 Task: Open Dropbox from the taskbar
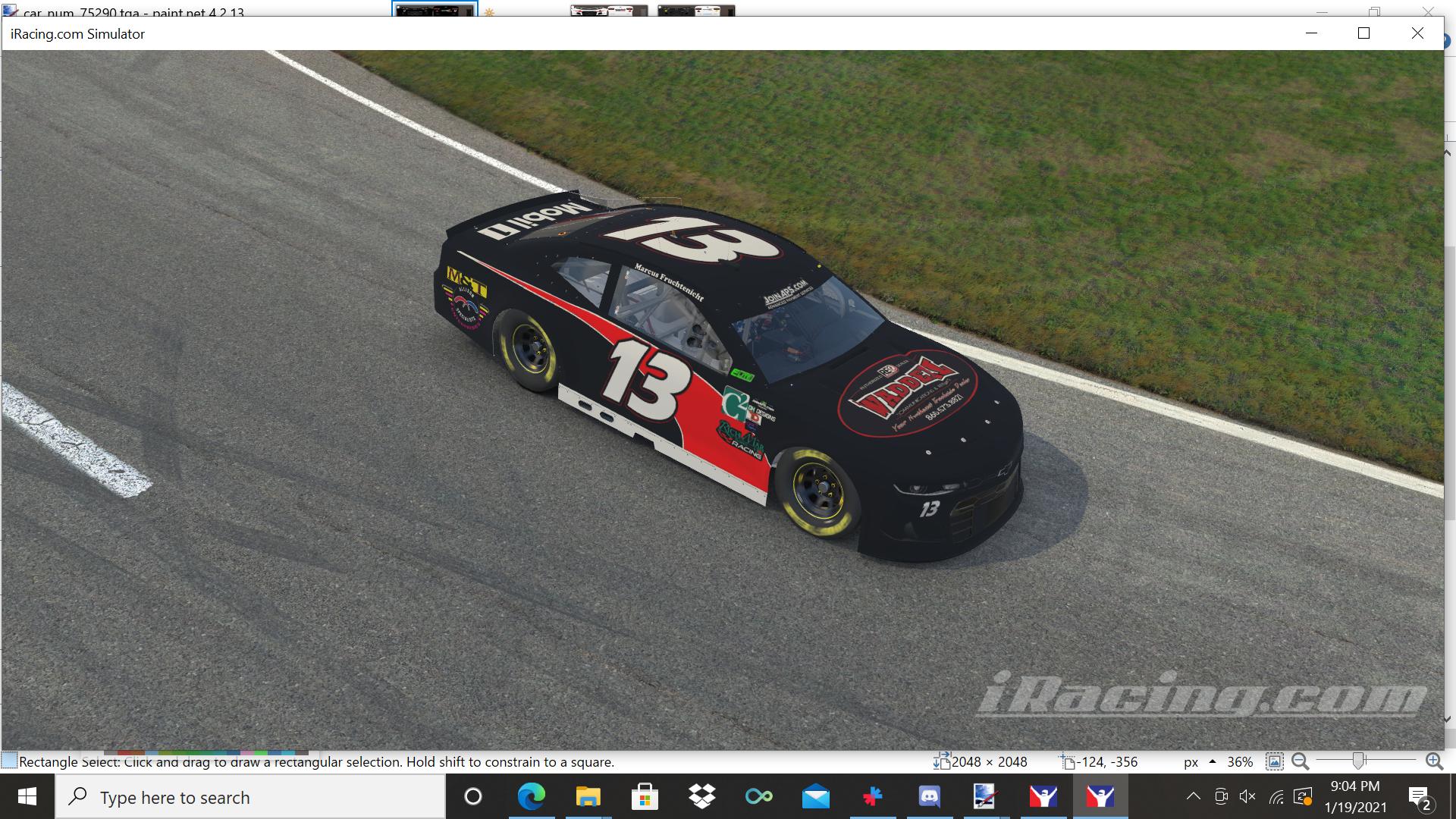(x=701, y=797)
